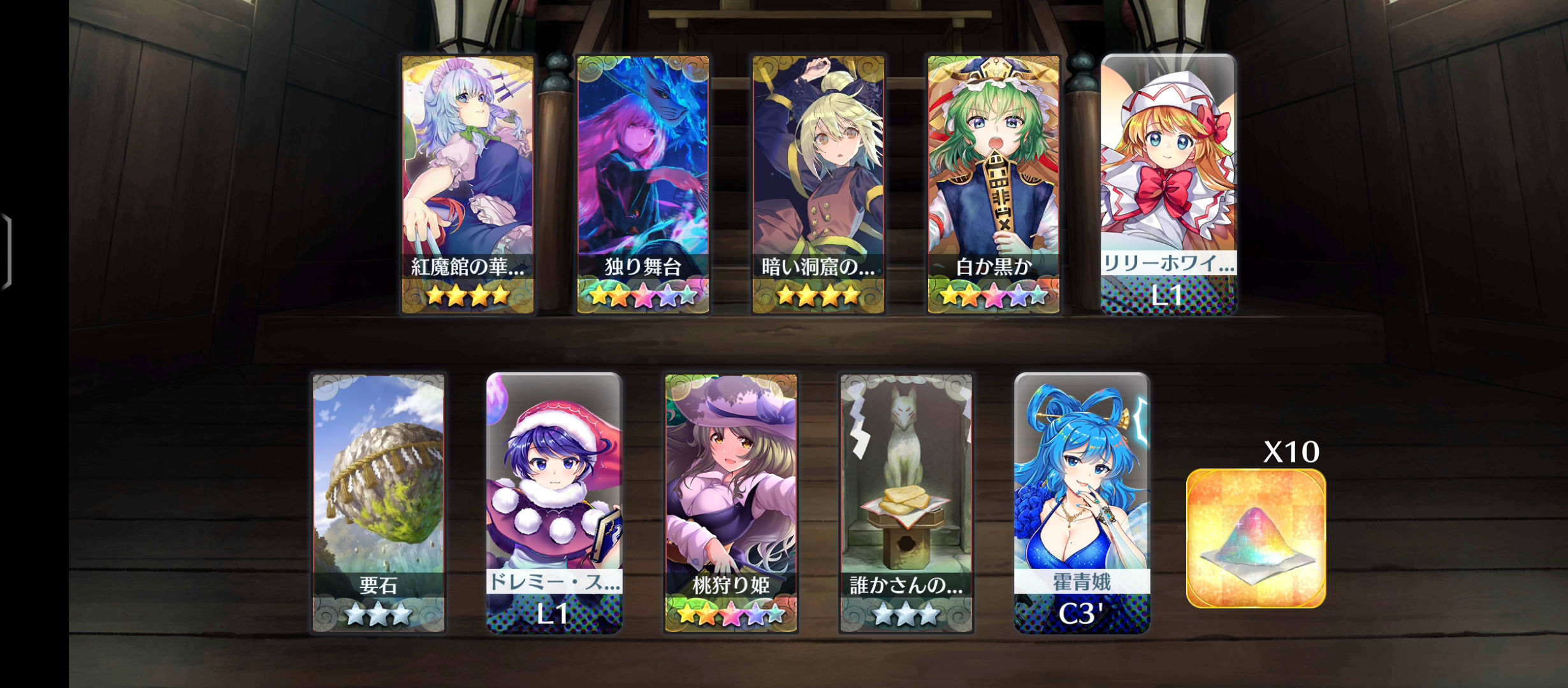Select the 紅魔館の華 four-star card
Image resolution: width=1568 pixels, height=688 pixels.
[x=467, y=184]
